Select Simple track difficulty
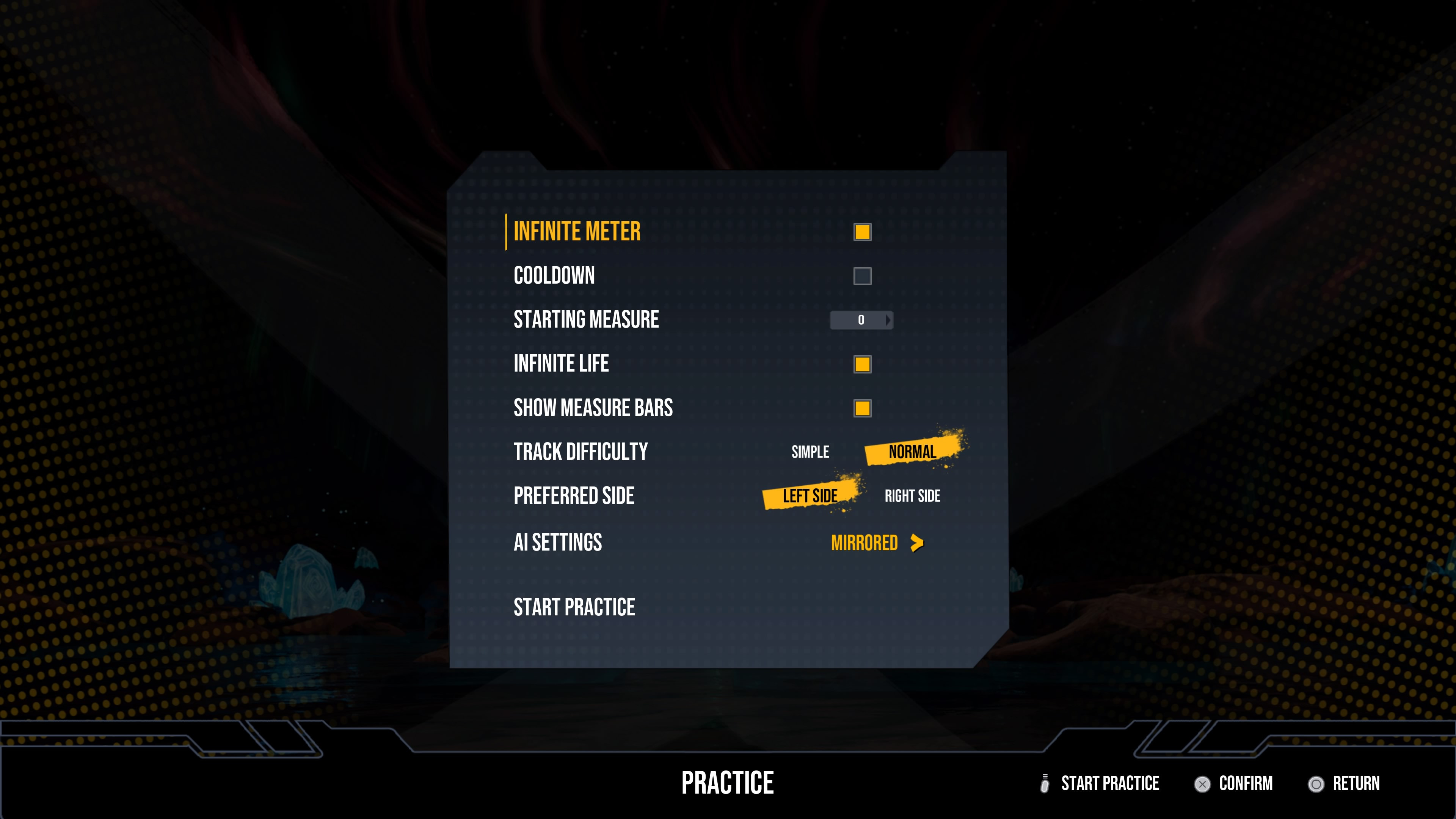The image size is (1456, 819). tap(810, 452)
